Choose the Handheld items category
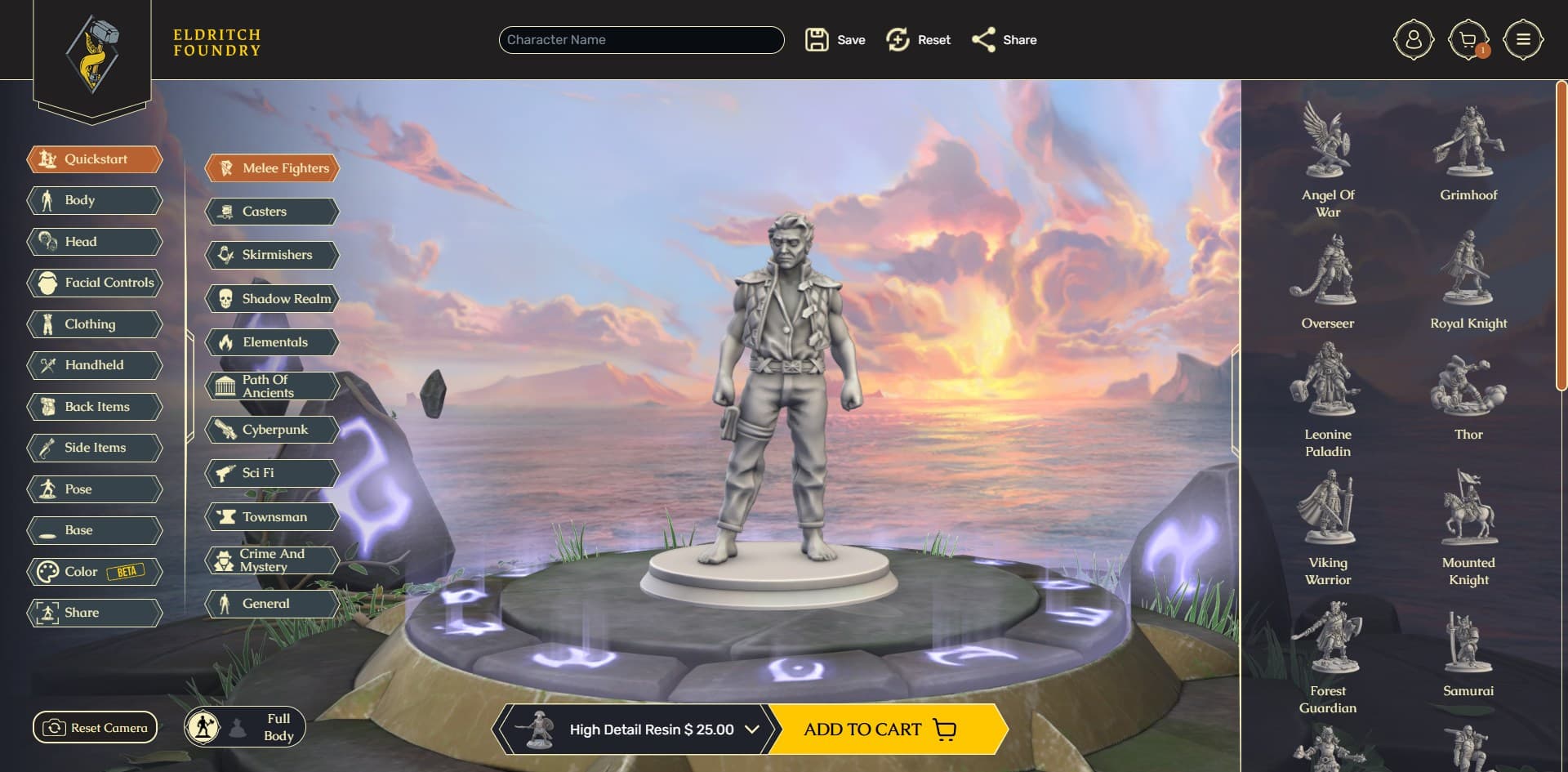The image size is (1568, 772). pyautogui.click(x=95, y=365)
